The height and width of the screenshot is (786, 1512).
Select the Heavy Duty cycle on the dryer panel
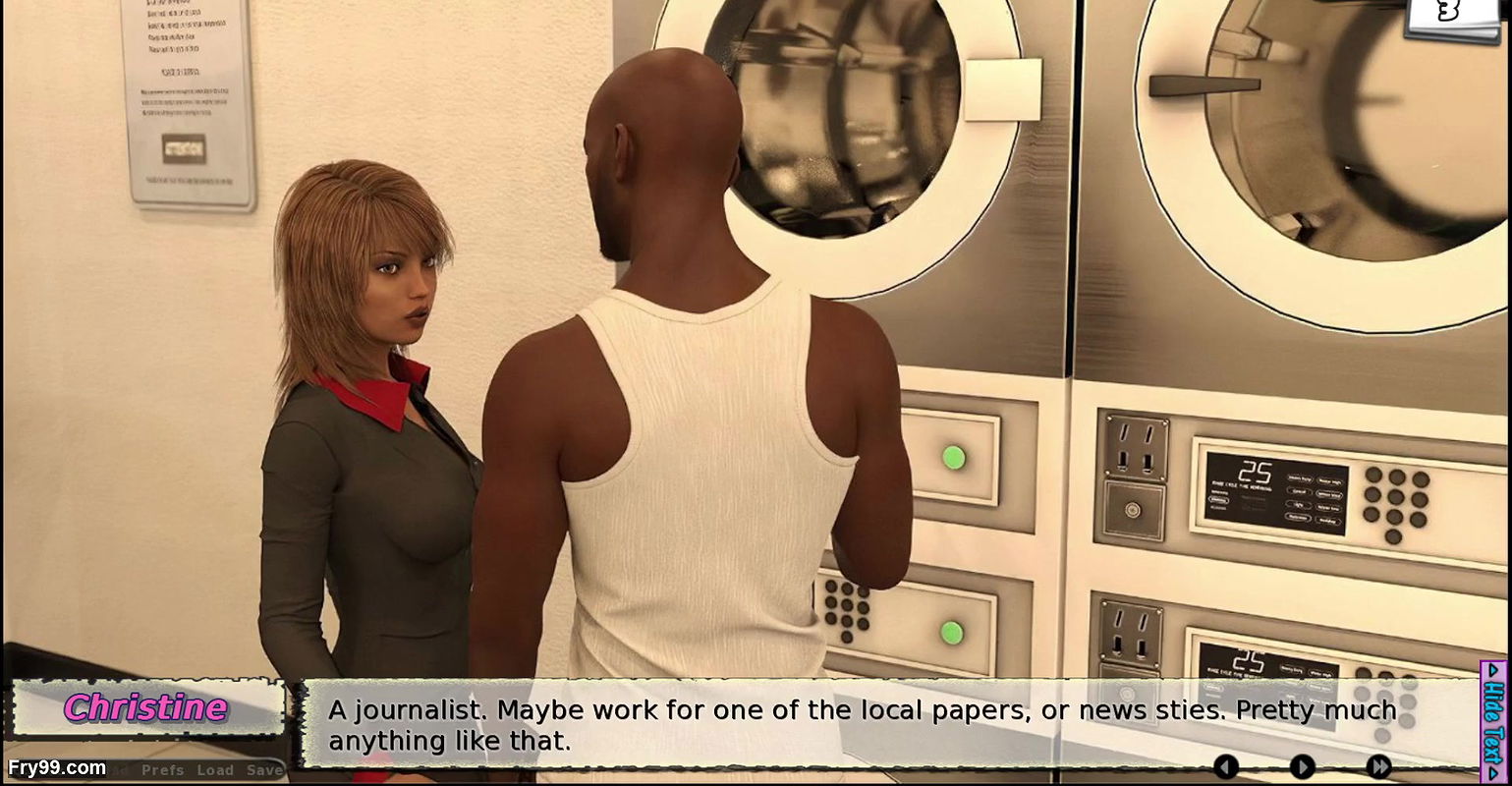(1299, 478)
